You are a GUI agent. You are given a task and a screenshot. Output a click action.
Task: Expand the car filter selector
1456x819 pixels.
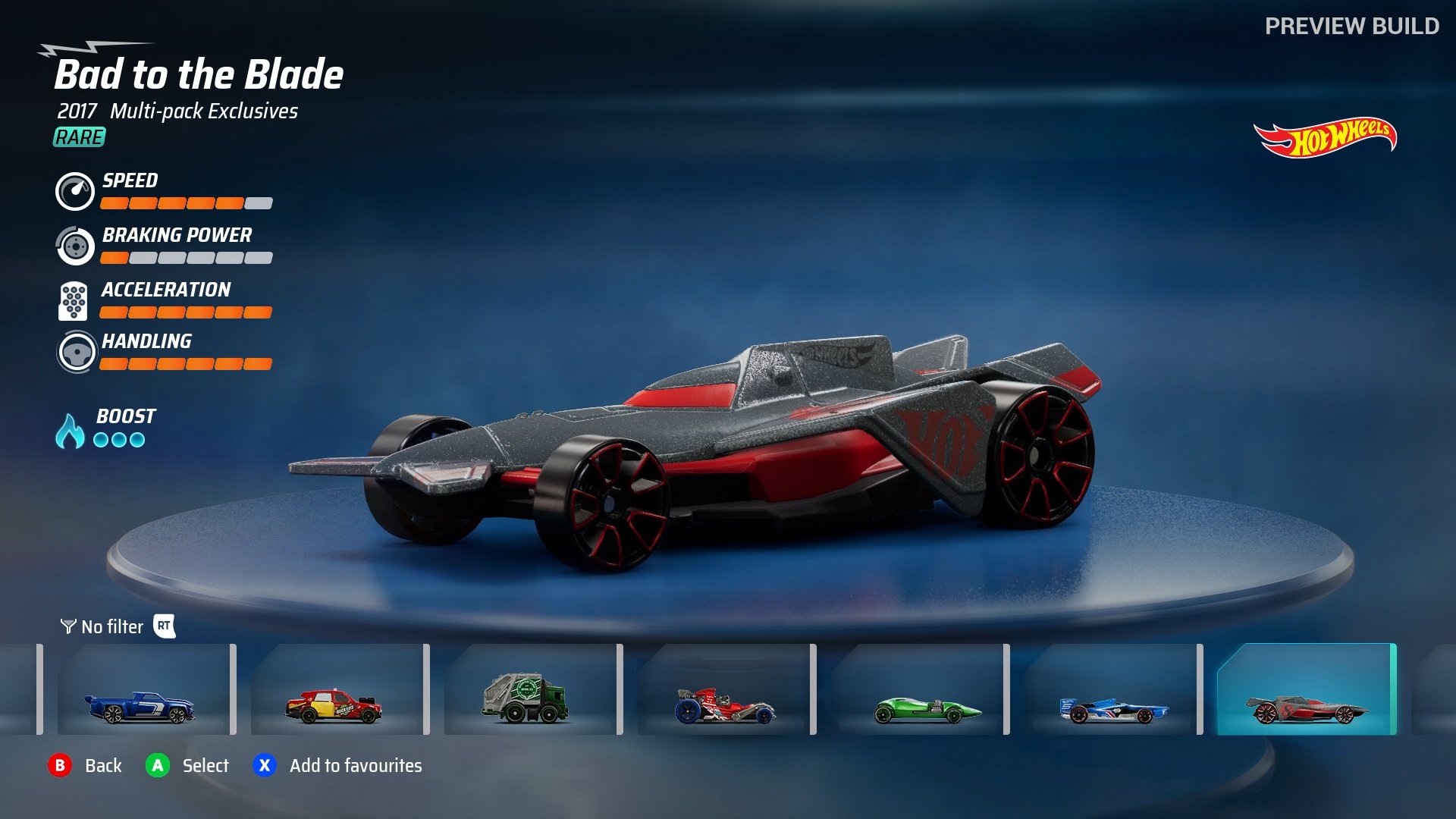pyautogui.click(x=112, y=626)
